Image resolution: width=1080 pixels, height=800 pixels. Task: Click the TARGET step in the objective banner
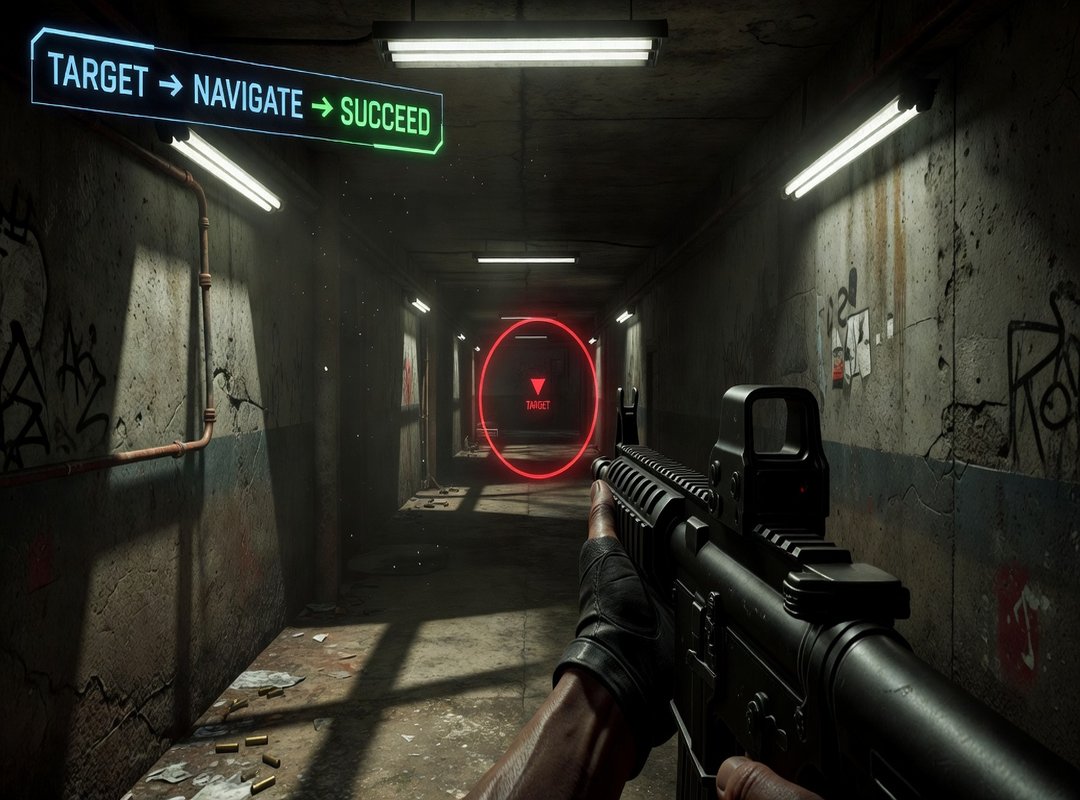point(98,75)
